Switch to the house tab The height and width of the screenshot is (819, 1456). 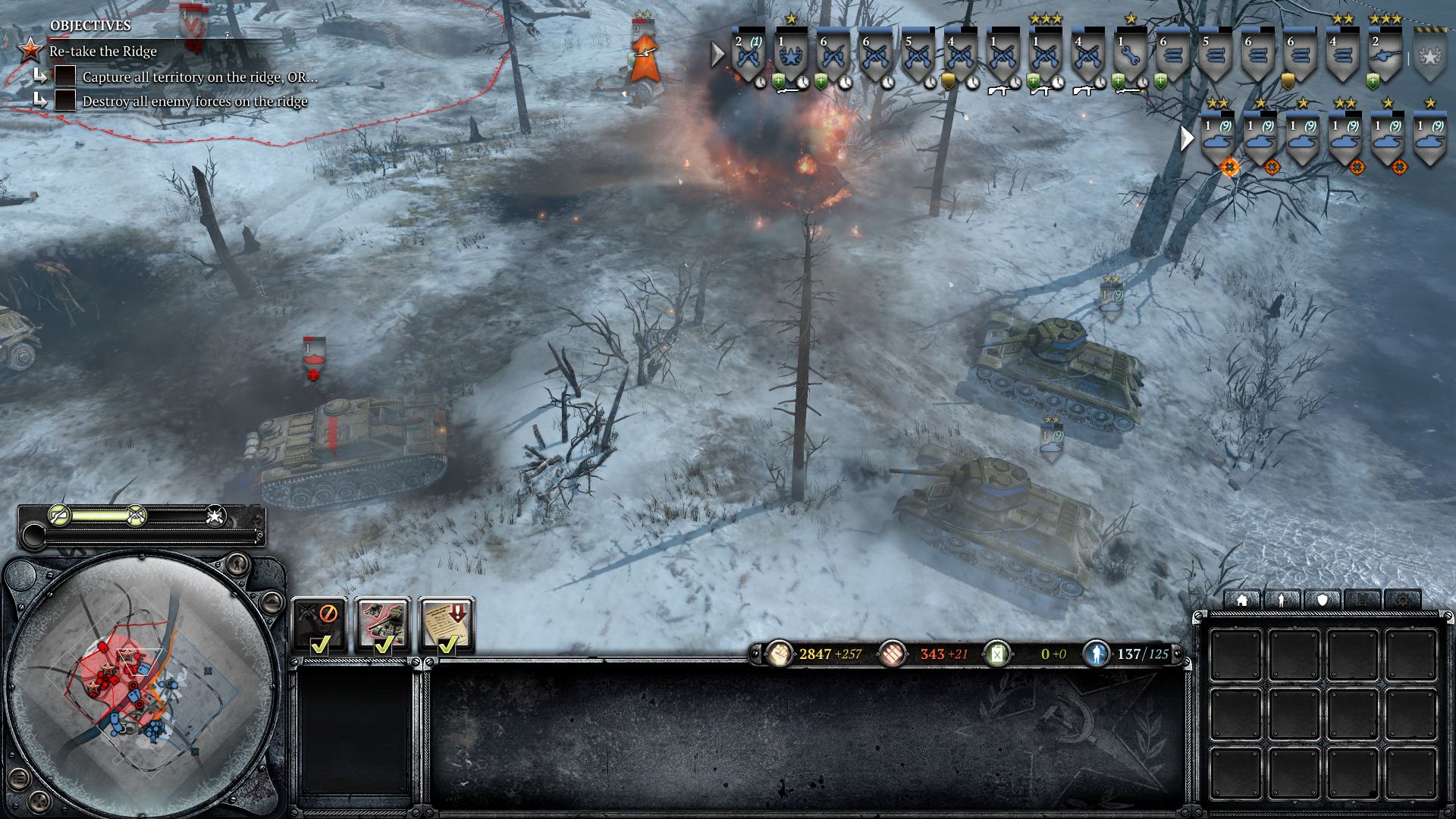pos(1242,601)
